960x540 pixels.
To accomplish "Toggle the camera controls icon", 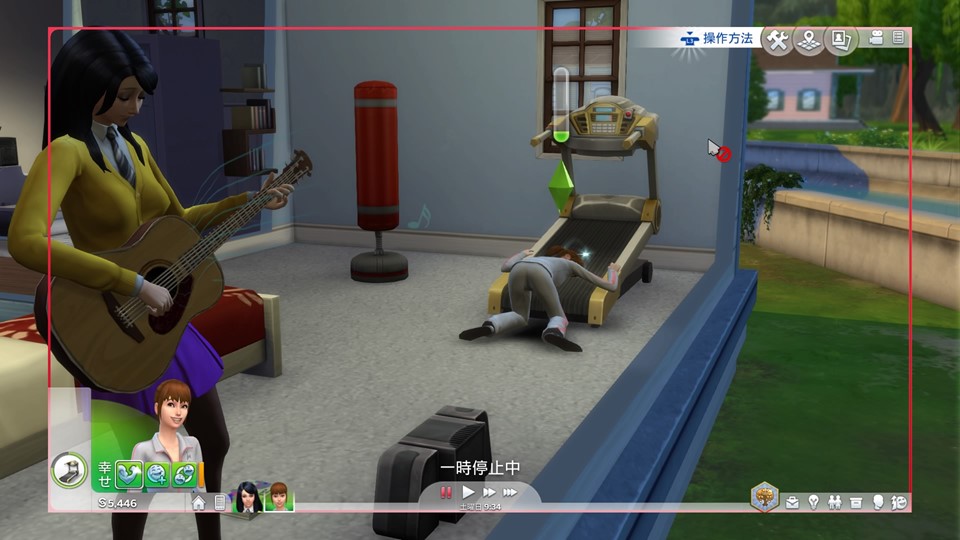I will pyautogui.click(x=877, y=38).
